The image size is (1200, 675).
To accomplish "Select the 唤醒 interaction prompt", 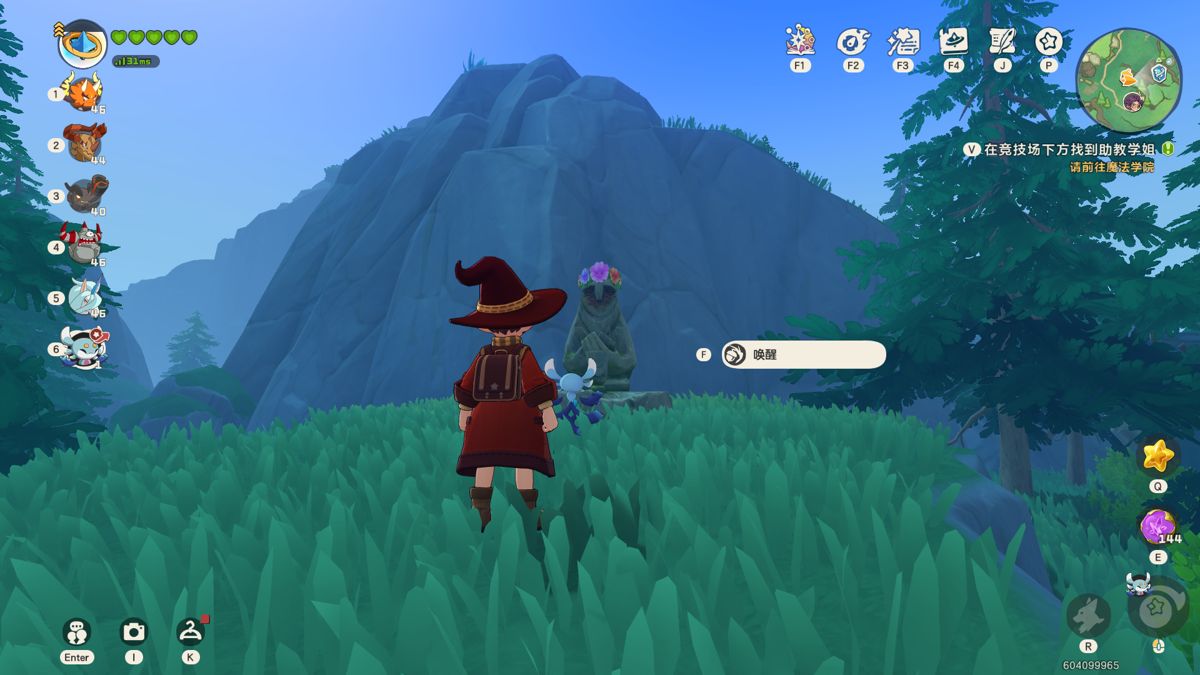I will 803,354.
